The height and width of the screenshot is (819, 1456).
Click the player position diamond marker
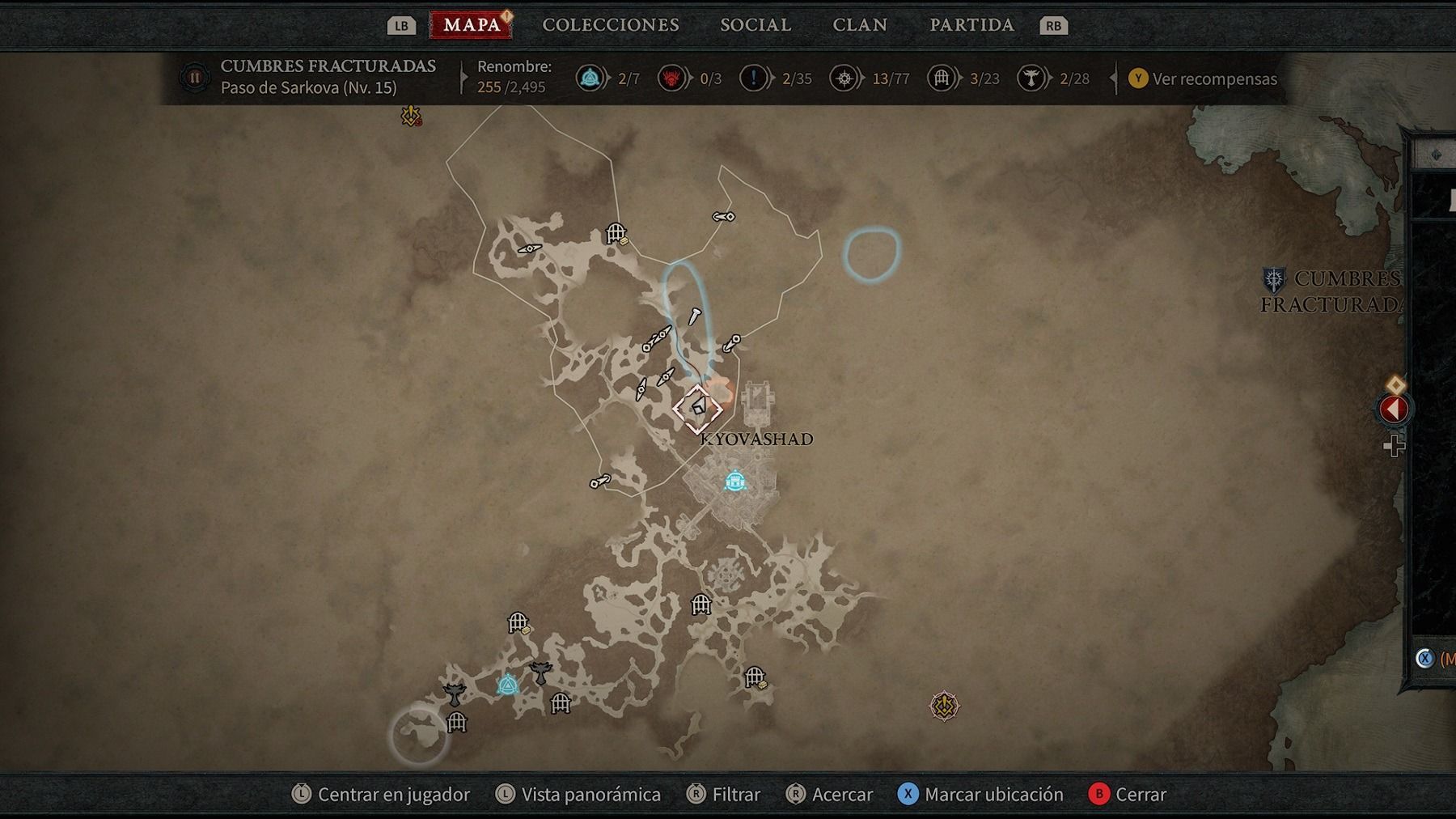(697, 409)
